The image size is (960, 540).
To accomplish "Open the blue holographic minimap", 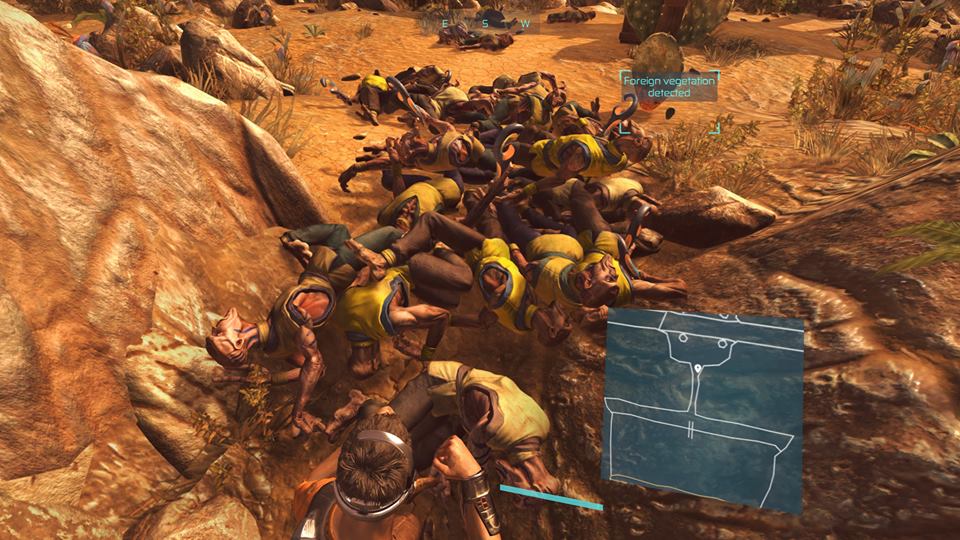I will click(x=704, y=408).
